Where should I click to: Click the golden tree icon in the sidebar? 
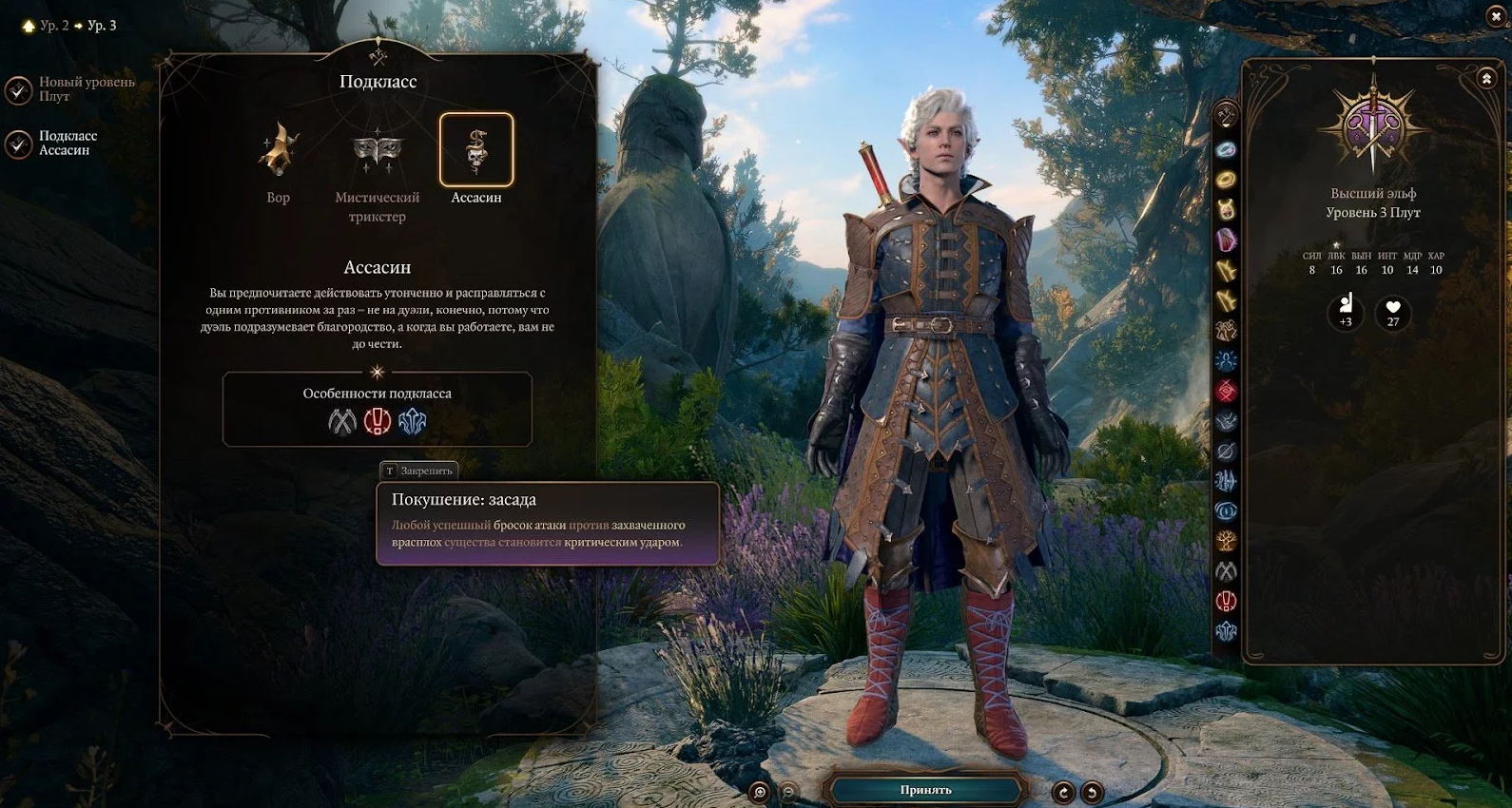point(1226,541)
